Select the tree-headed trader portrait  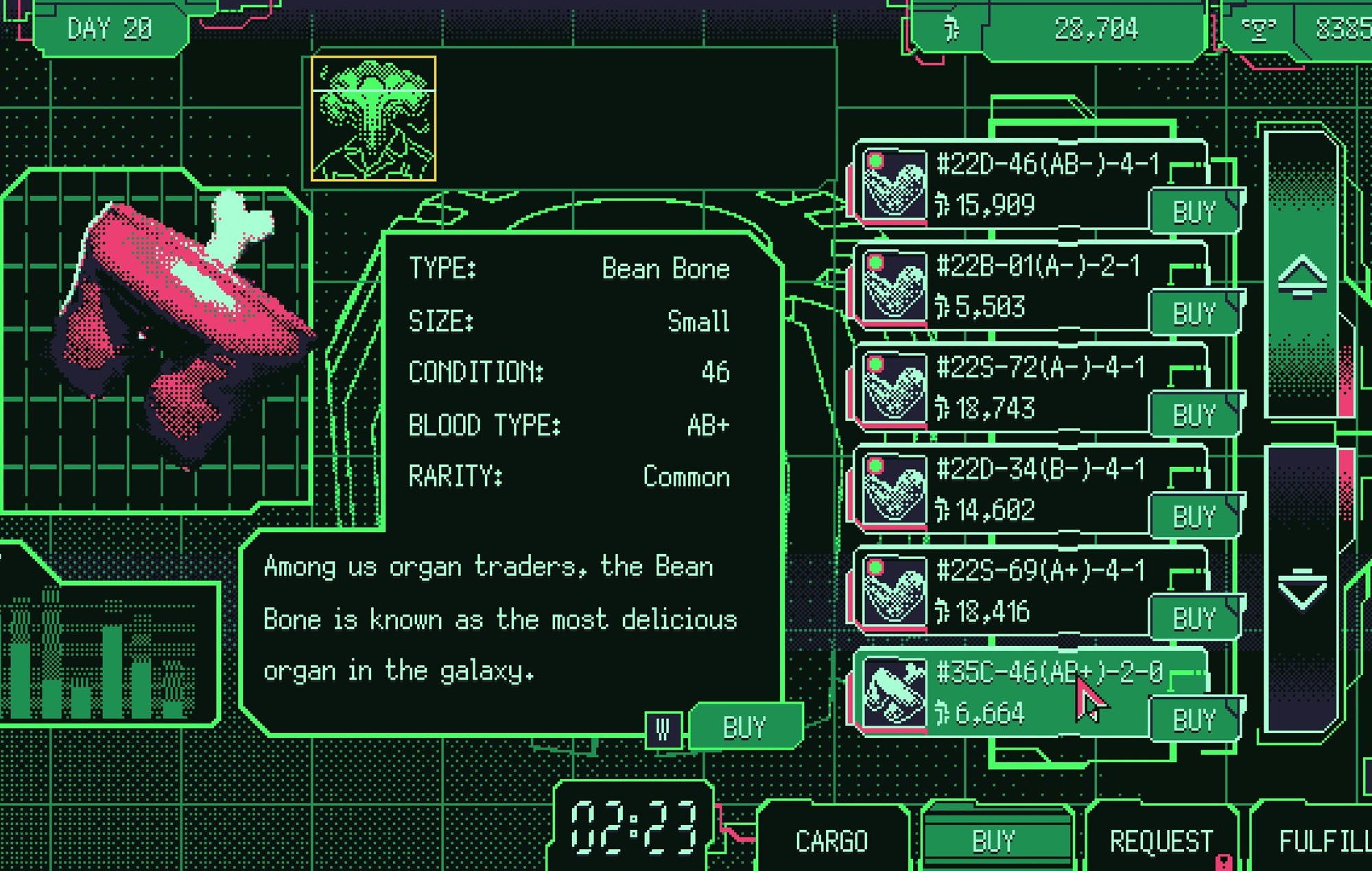(373, 119)
